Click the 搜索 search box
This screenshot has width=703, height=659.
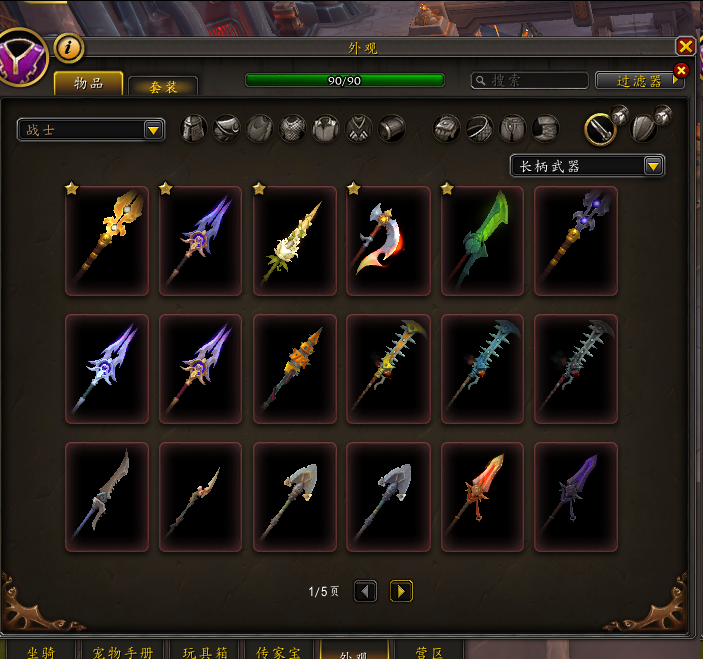(530, 80)
